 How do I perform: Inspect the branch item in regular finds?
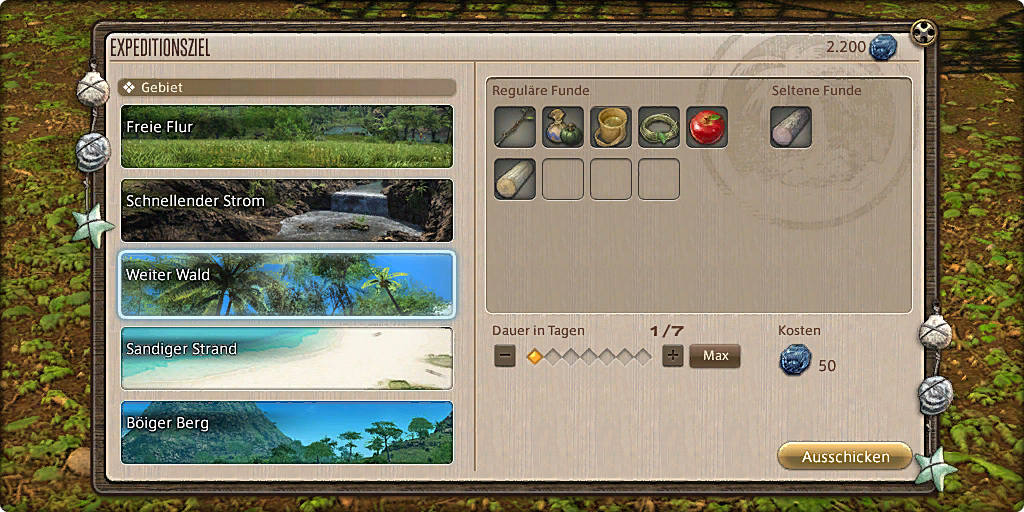[x=515, y=127]
